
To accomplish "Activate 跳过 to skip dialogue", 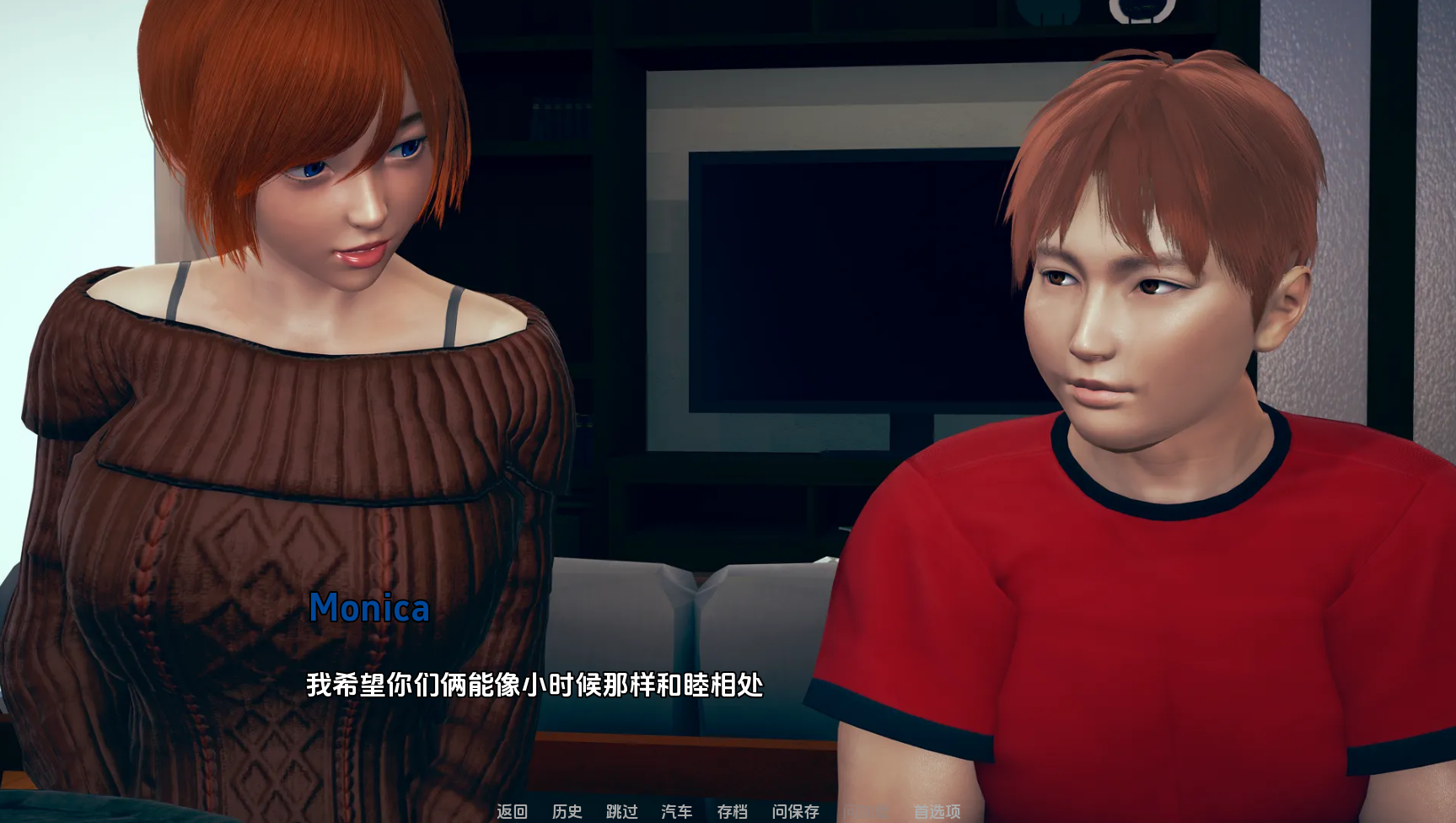I will (x=621, y=811).
